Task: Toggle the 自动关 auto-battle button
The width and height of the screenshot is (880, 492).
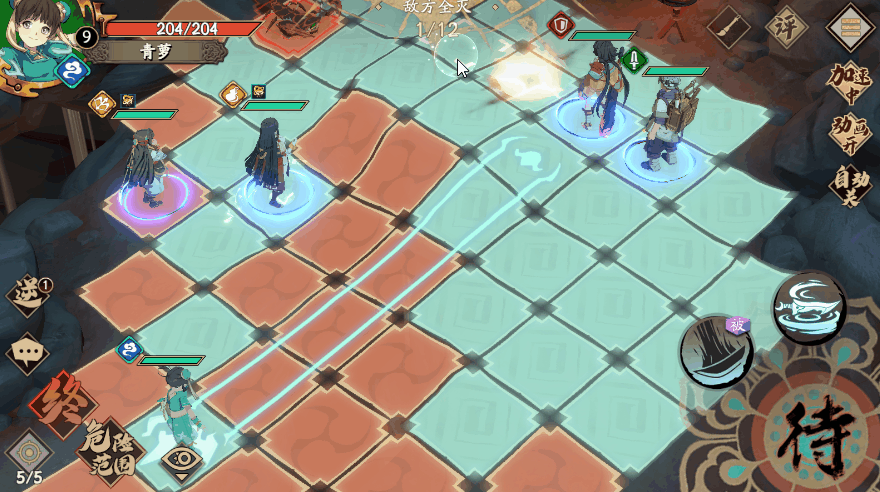Action: (850, 186)
